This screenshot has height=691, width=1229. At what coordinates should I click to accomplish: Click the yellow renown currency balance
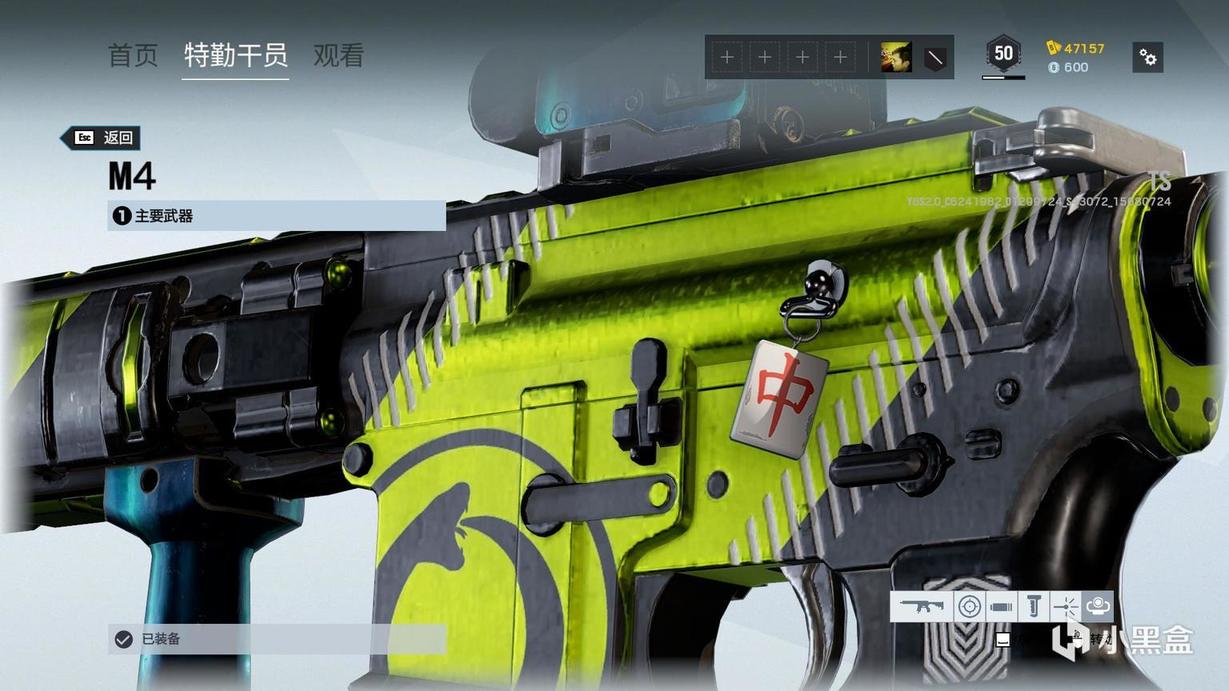click(1076, 48)
